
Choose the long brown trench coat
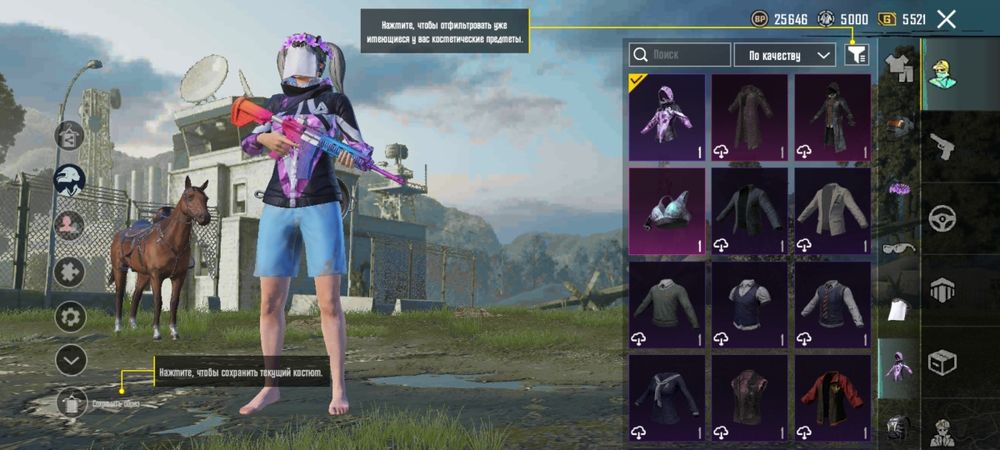pos(749,117)
